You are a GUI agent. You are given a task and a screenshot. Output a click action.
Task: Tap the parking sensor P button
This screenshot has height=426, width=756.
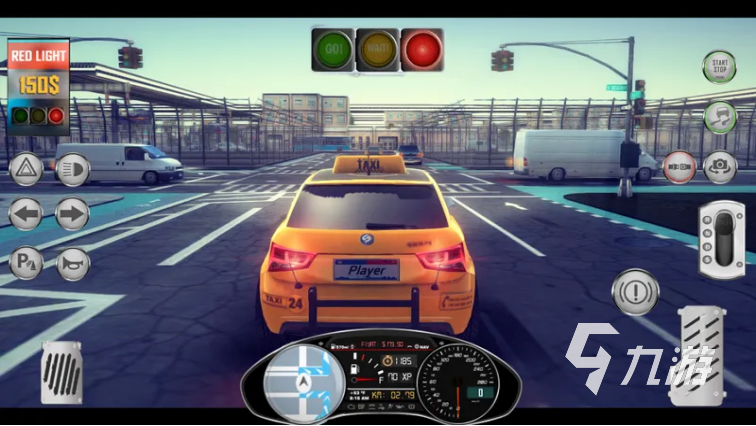24,263
